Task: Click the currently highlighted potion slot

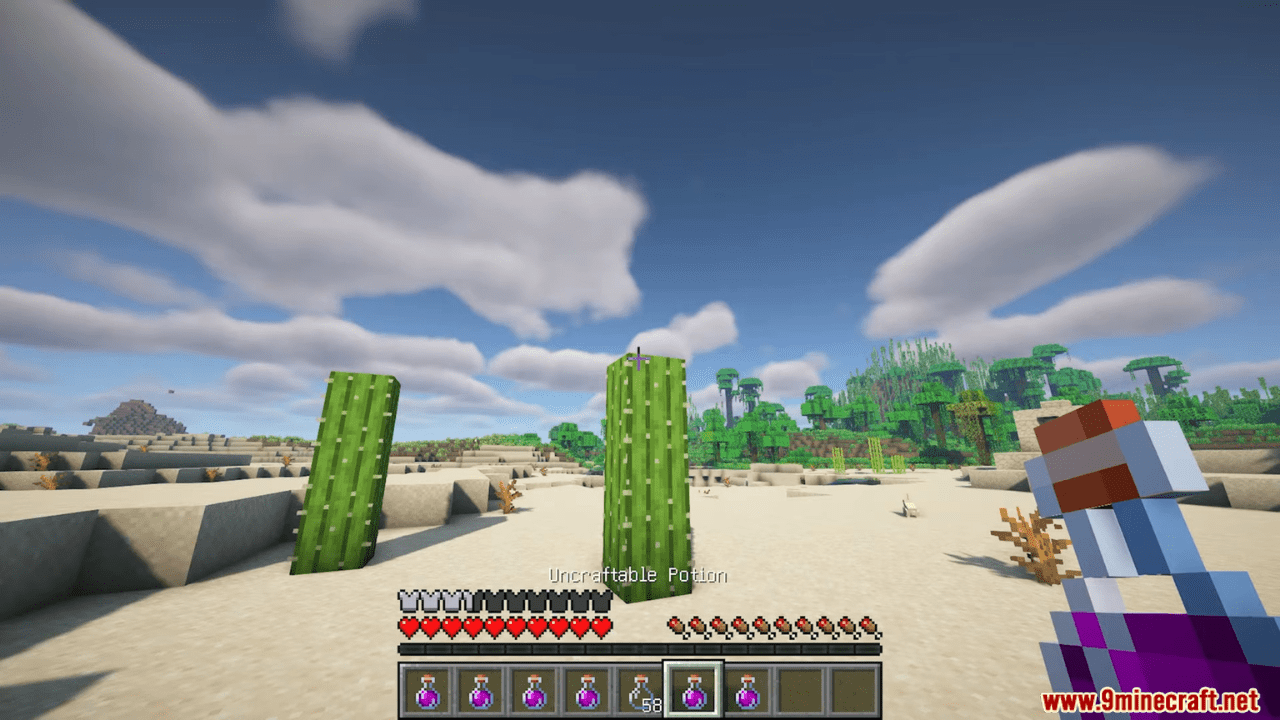Action: [x=695, y=687]
